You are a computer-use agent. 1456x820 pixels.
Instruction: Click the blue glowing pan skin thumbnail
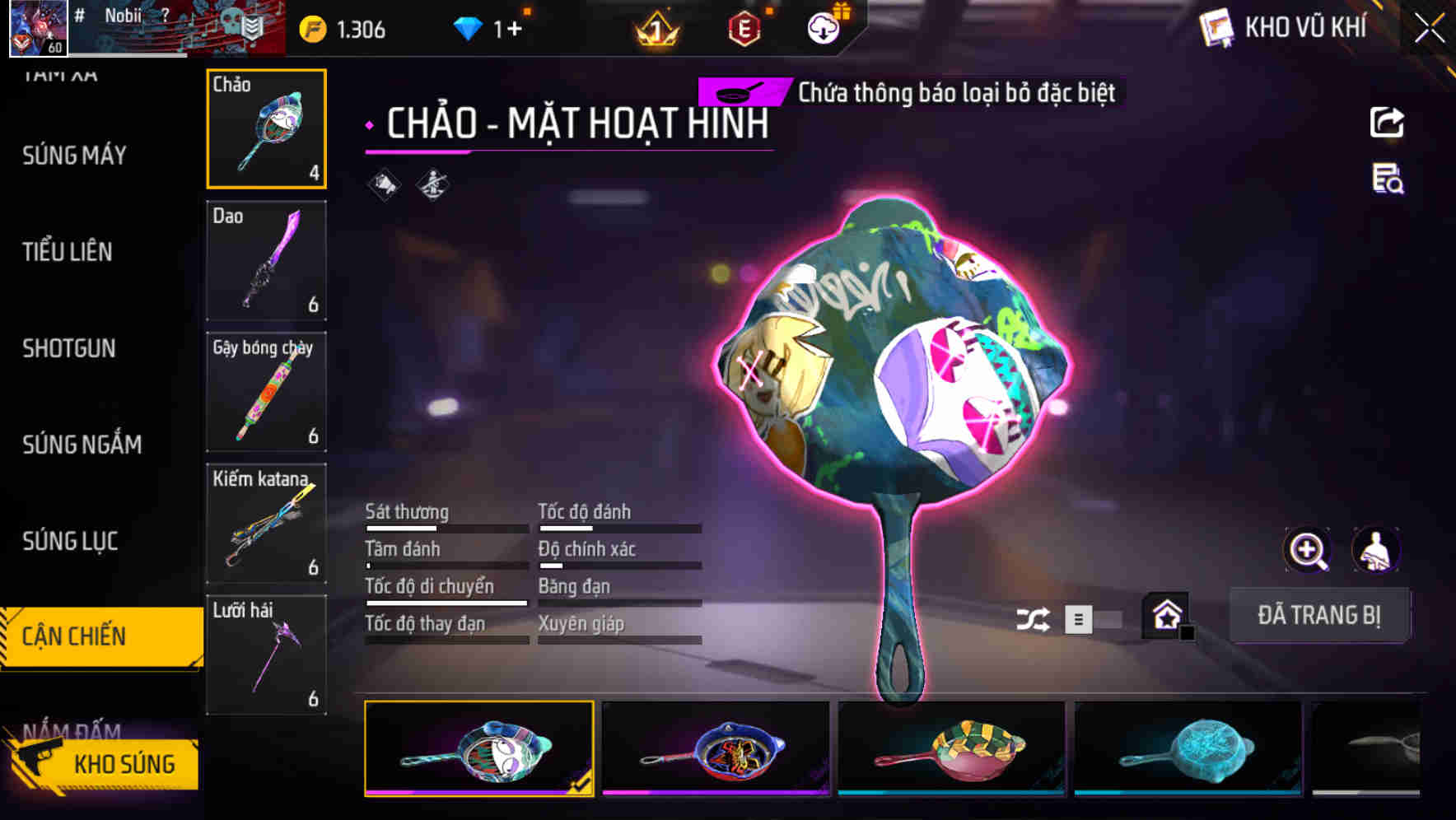[x=1188, y=749]
